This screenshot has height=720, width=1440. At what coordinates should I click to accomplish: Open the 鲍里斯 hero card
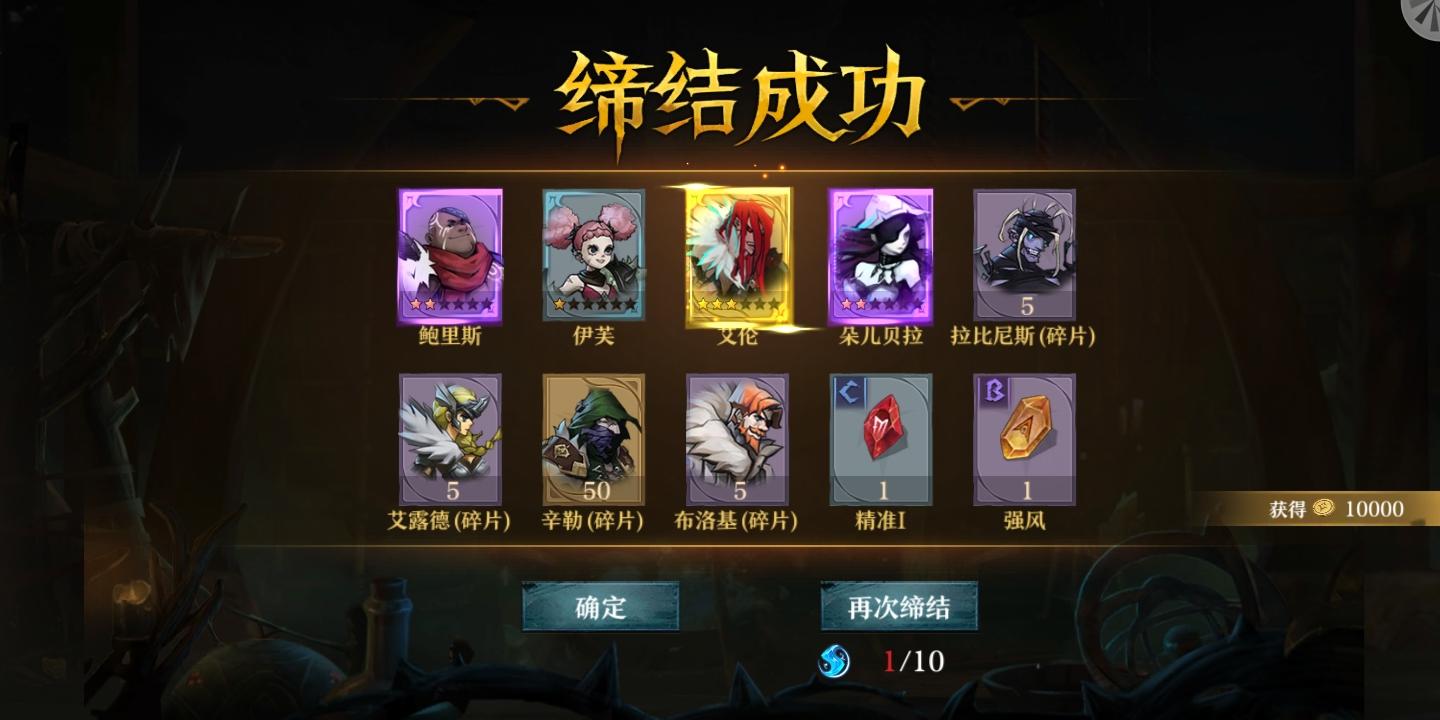450,255
